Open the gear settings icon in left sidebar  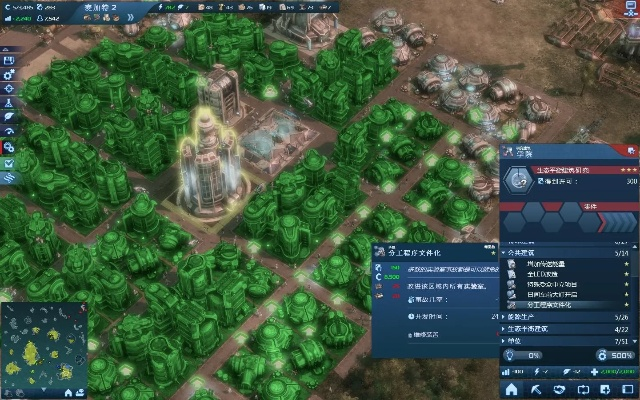point(9,73)
